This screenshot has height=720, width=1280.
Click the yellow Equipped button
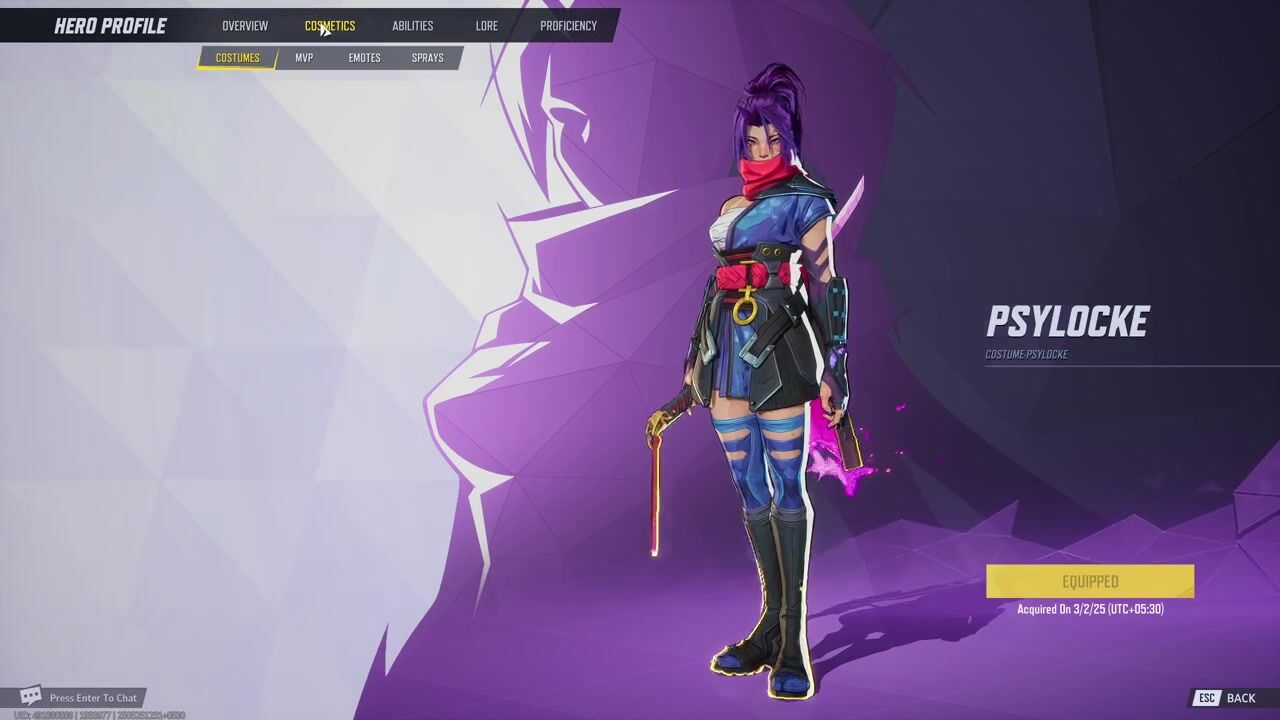(x=1090, y=582)
